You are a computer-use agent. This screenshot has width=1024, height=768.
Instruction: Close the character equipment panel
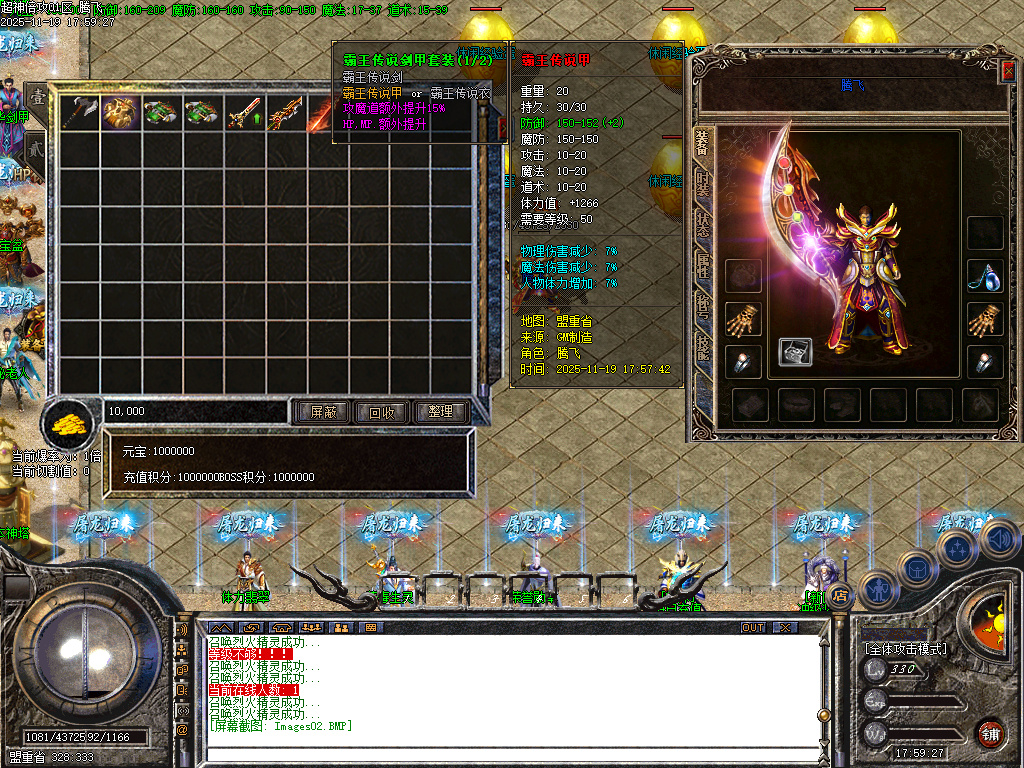(x=1007, y=71)
